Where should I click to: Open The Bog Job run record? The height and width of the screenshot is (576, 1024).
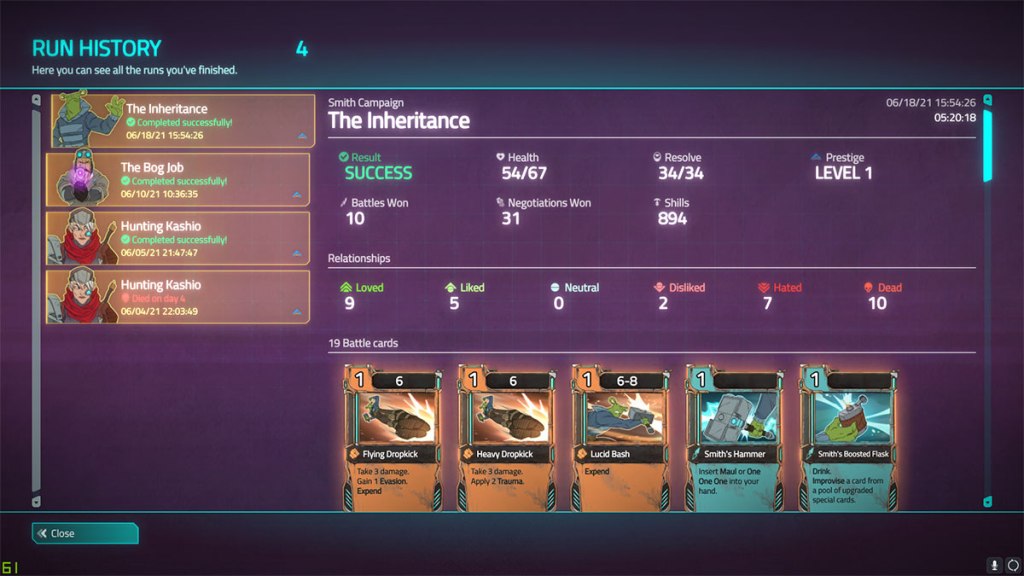click(180, 180)
